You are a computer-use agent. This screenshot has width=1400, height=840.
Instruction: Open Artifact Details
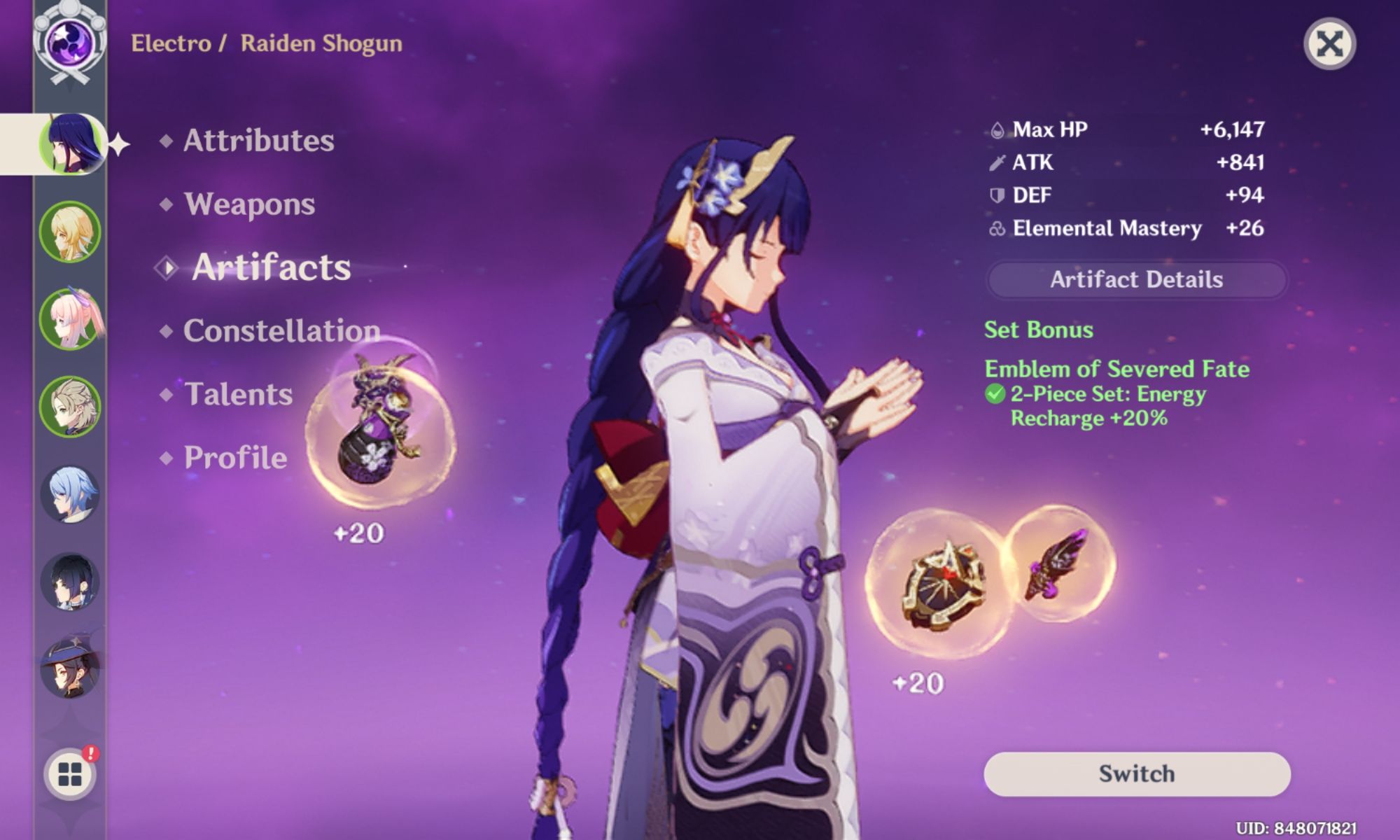tap(1136, 280)
